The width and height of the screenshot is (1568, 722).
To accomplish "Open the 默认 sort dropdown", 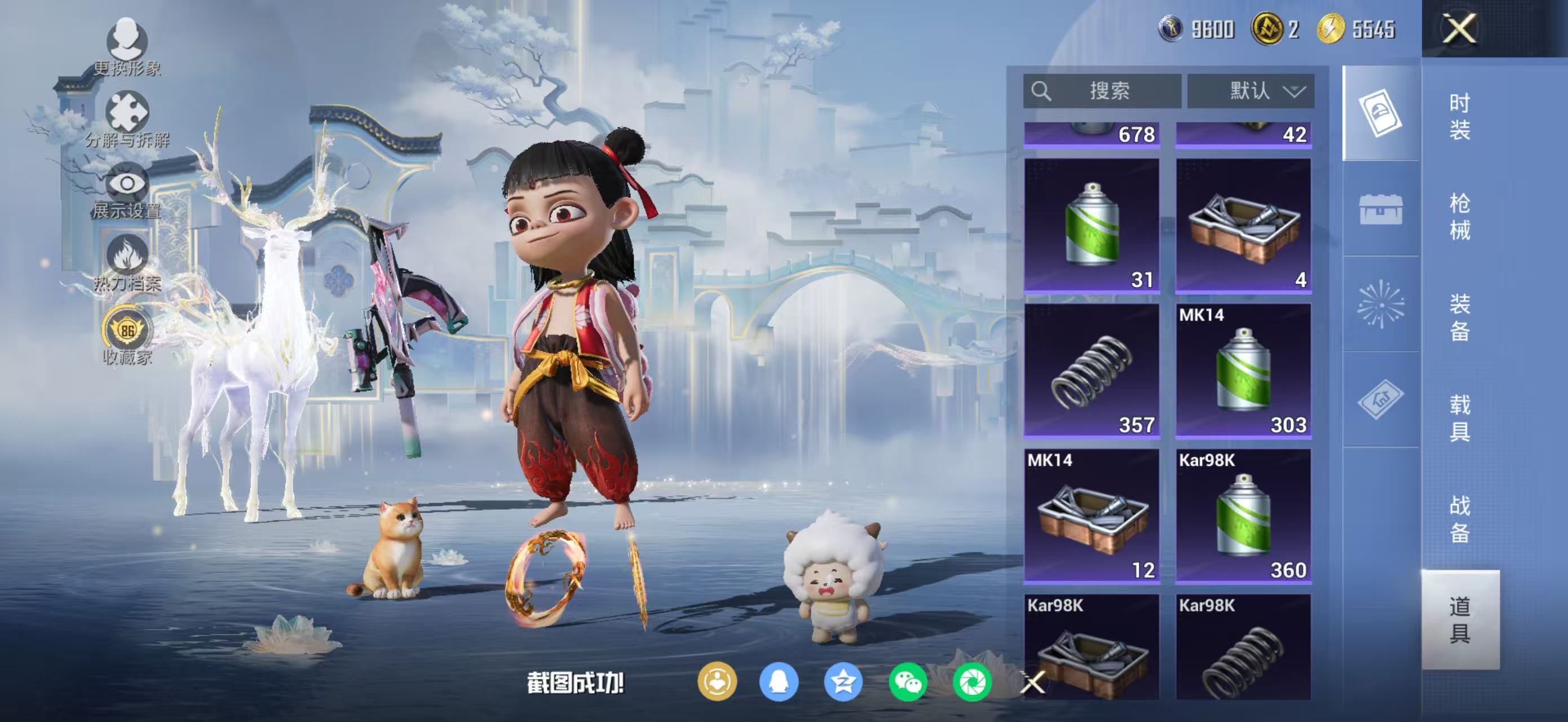I will click(1251, 91).
